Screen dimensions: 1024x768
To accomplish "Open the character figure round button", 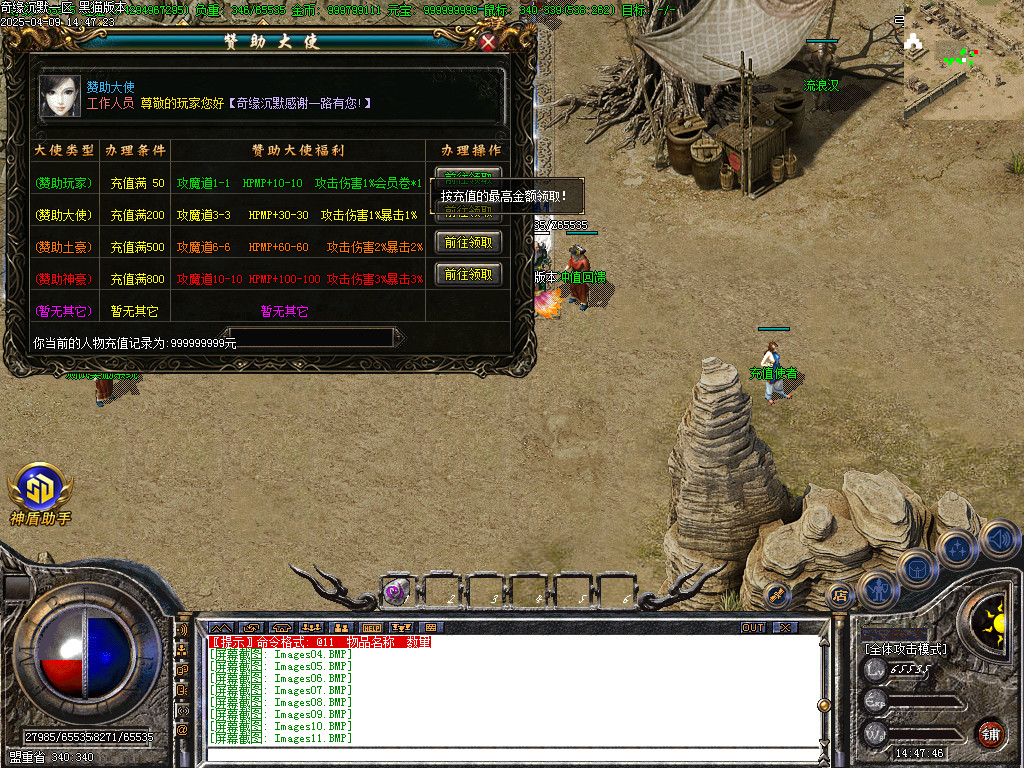I will 877,589.
